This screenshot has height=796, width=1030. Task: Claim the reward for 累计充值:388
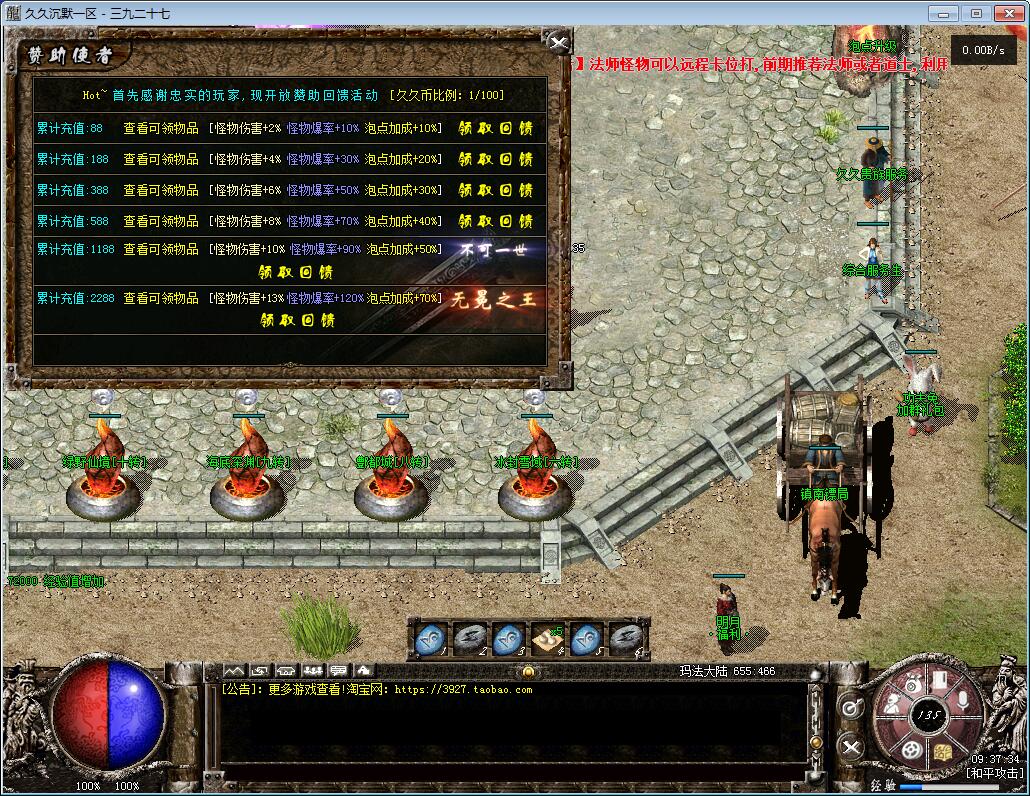coord(496,190)
